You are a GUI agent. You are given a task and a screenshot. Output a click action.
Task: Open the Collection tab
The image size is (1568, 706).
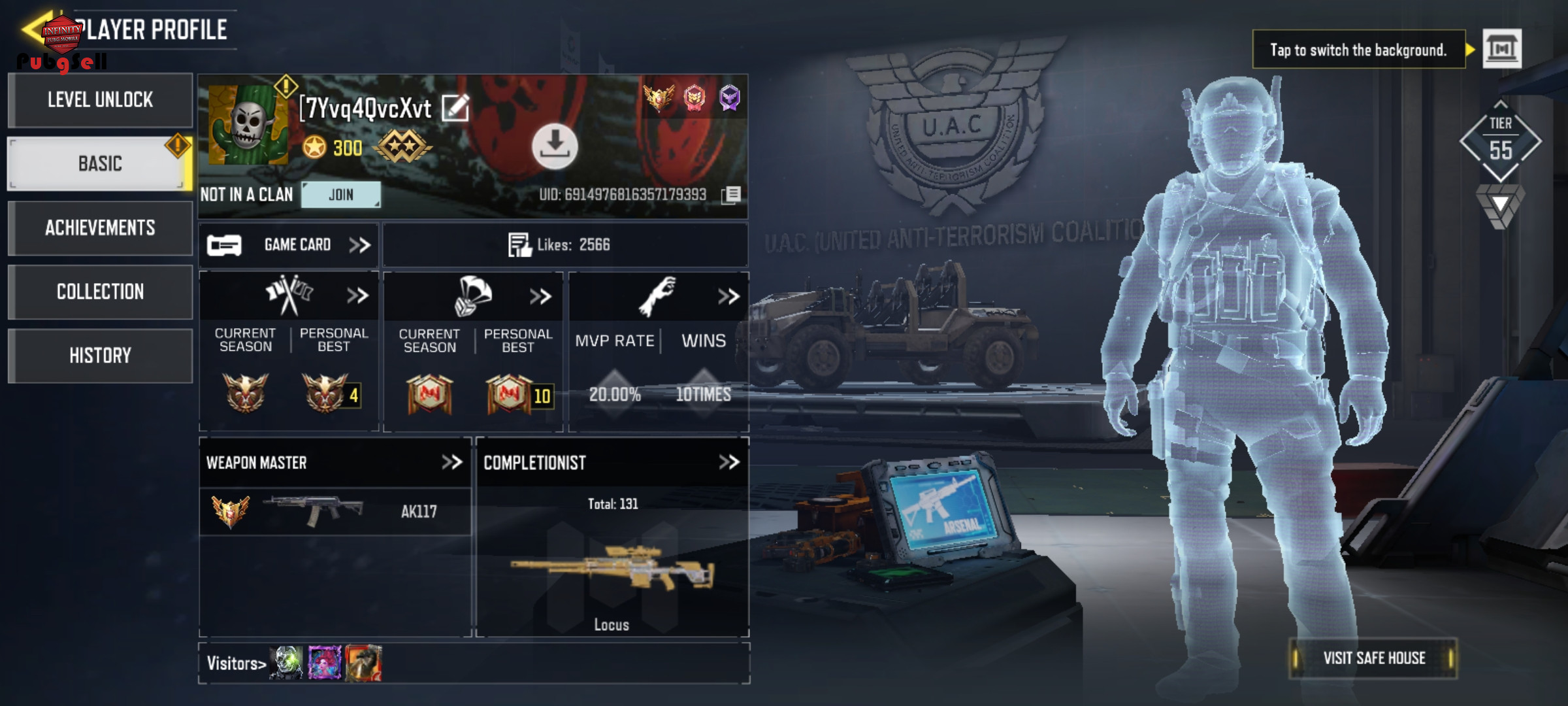click(100, 292)
